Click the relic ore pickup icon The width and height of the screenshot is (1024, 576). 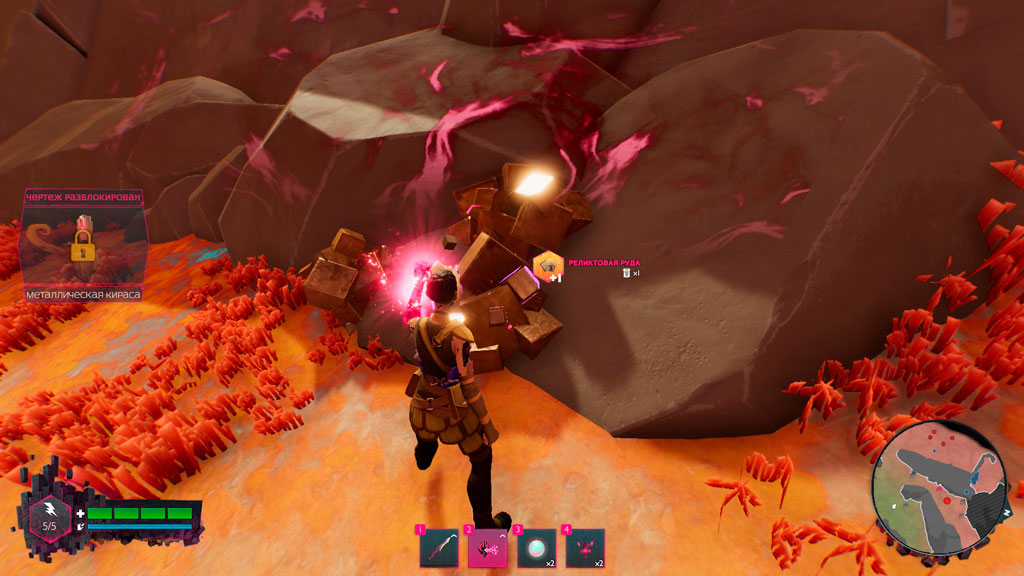click(547, 265)
